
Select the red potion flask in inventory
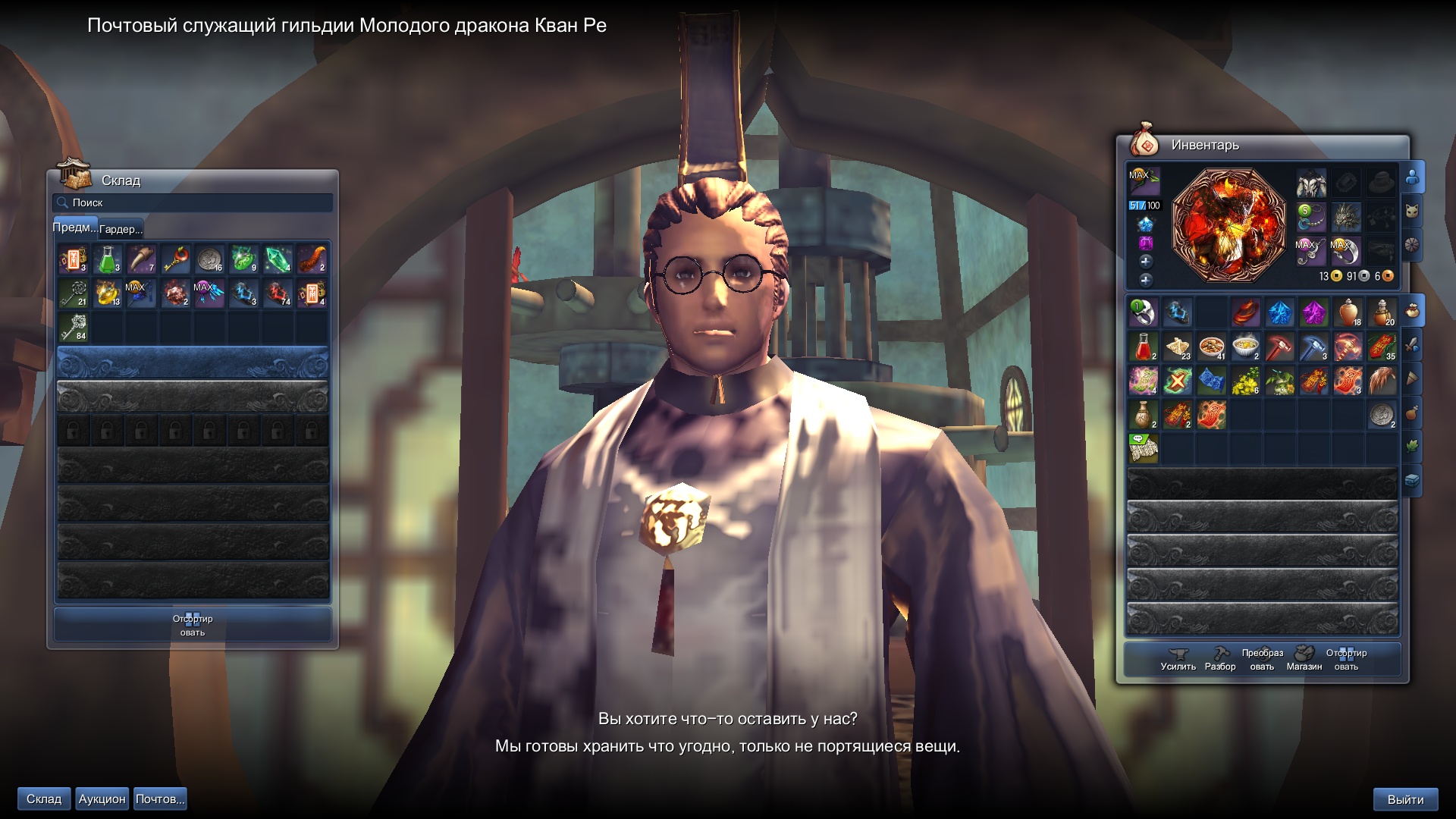click(1143, 347)
